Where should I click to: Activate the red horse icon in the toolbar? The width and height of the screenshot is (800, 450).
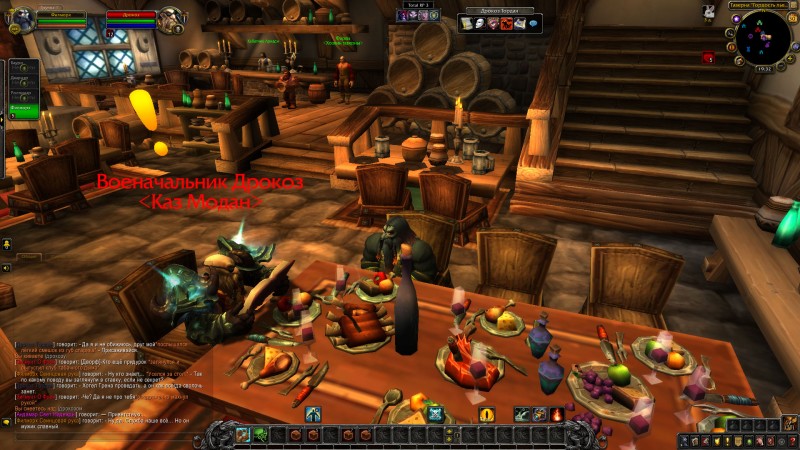click(506, 23)
